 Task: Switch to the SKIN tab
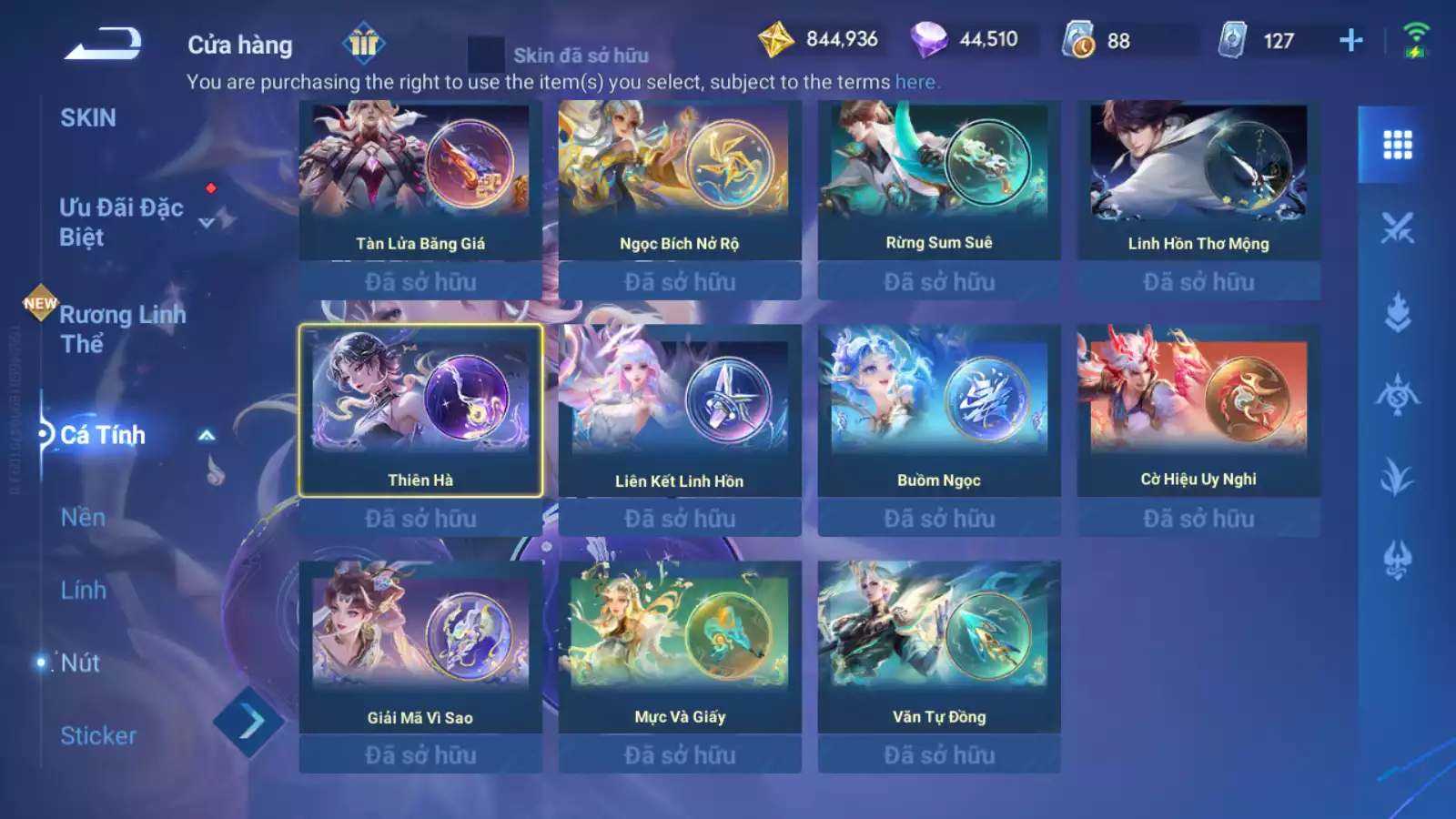coord(88,117)
